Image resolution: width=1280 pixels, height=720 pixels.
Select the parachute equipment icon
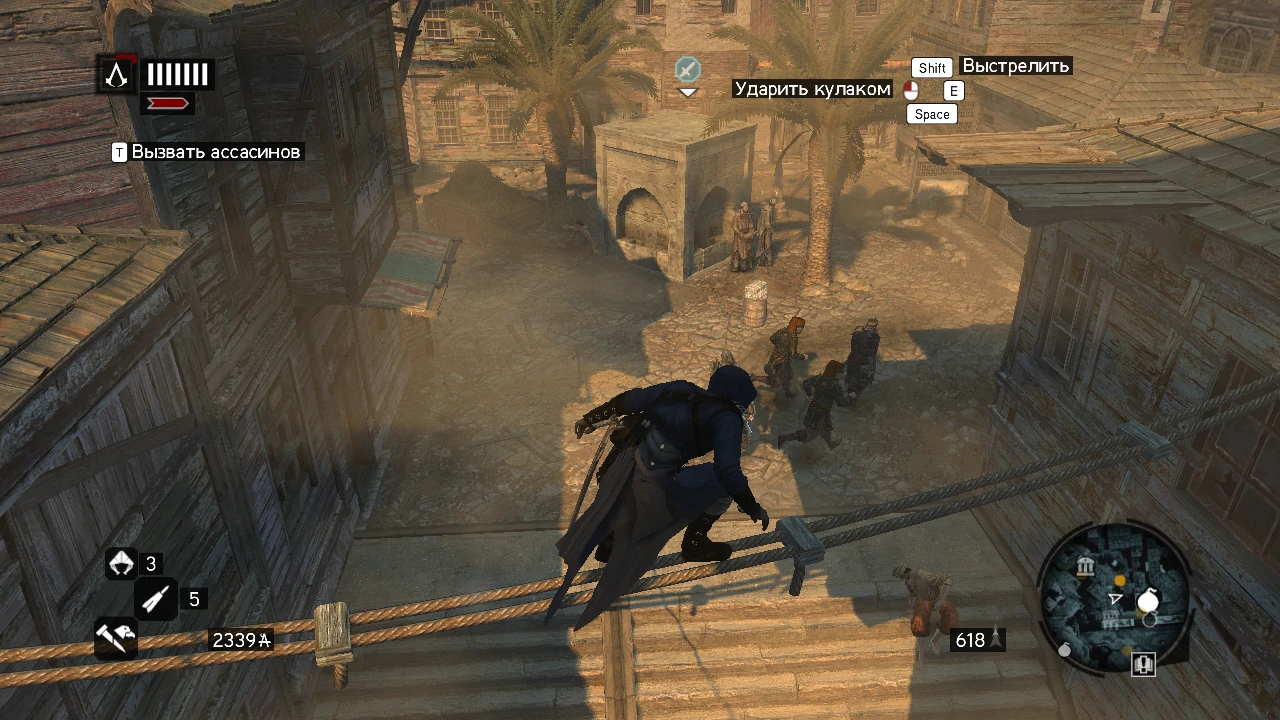coord(121,563)
